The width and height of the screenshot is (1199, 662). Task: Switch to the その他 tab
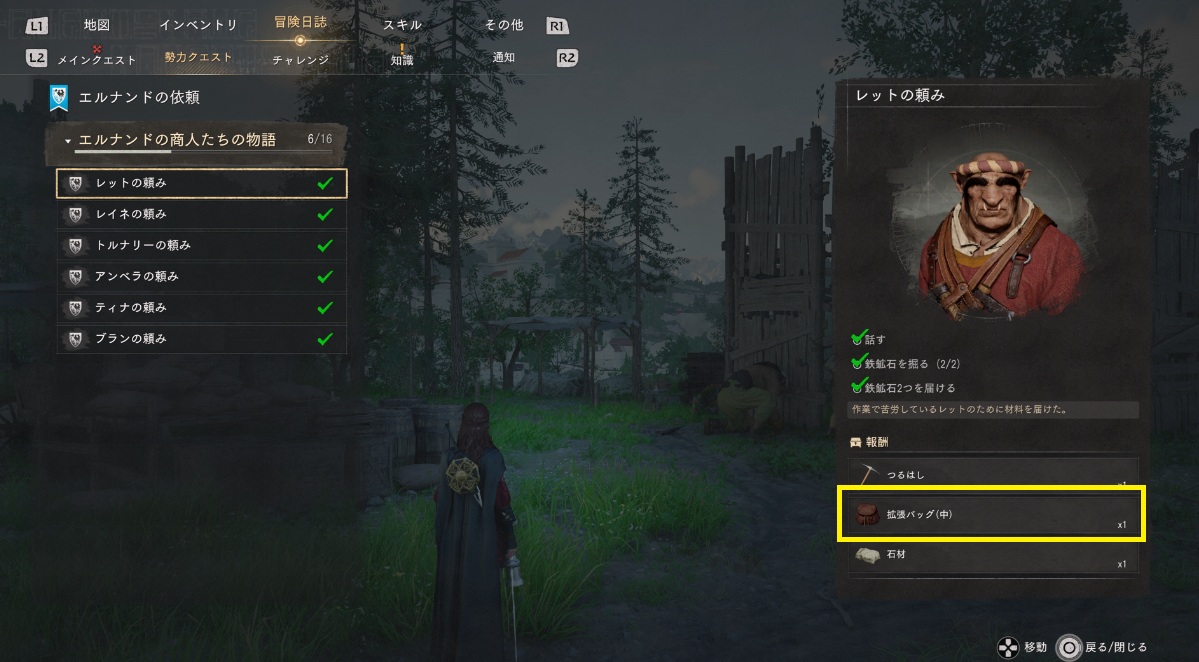(504, 25)
